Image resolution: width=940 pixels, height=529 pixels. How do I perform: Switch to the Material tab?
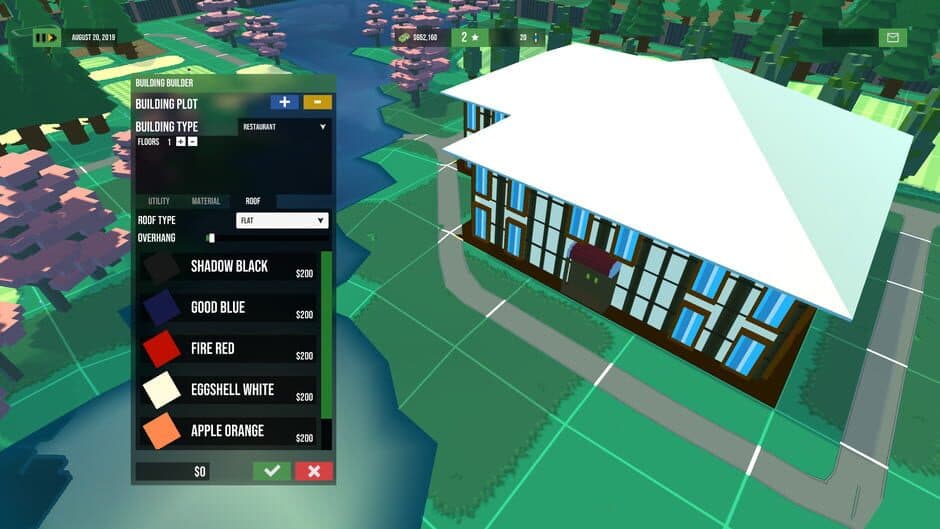206,201
